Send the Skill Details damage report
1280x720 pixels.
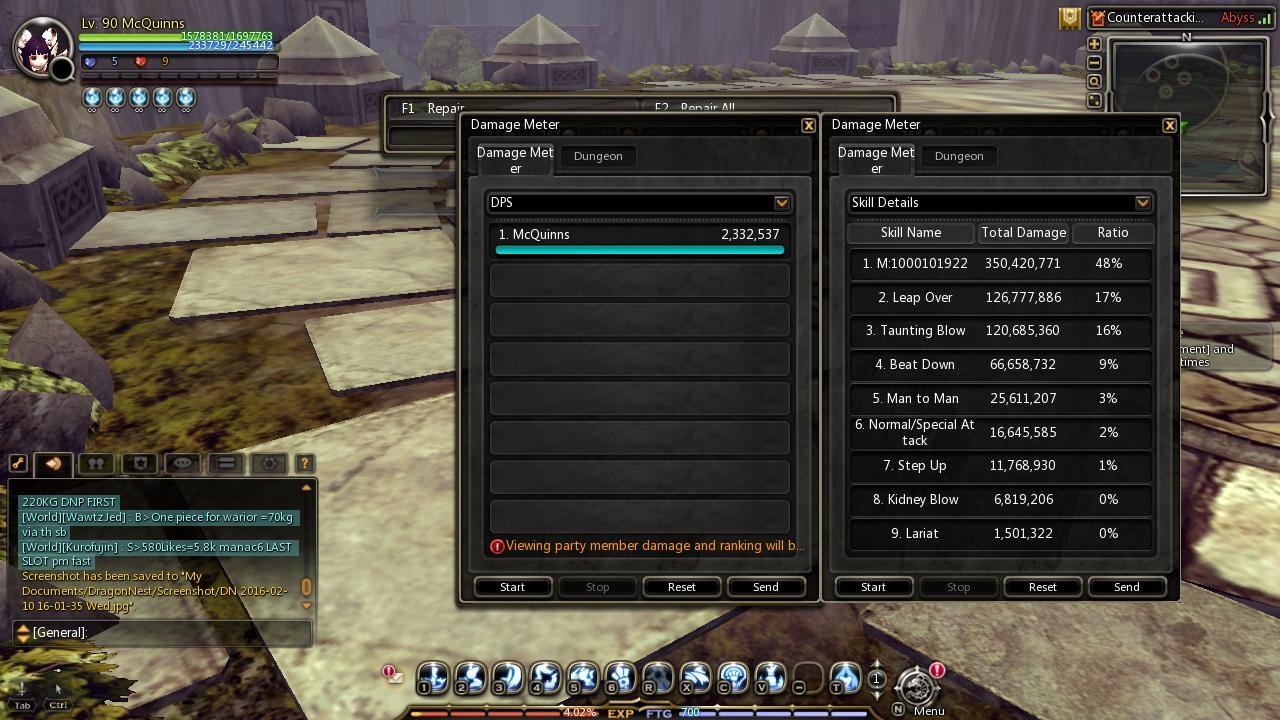1126,587
